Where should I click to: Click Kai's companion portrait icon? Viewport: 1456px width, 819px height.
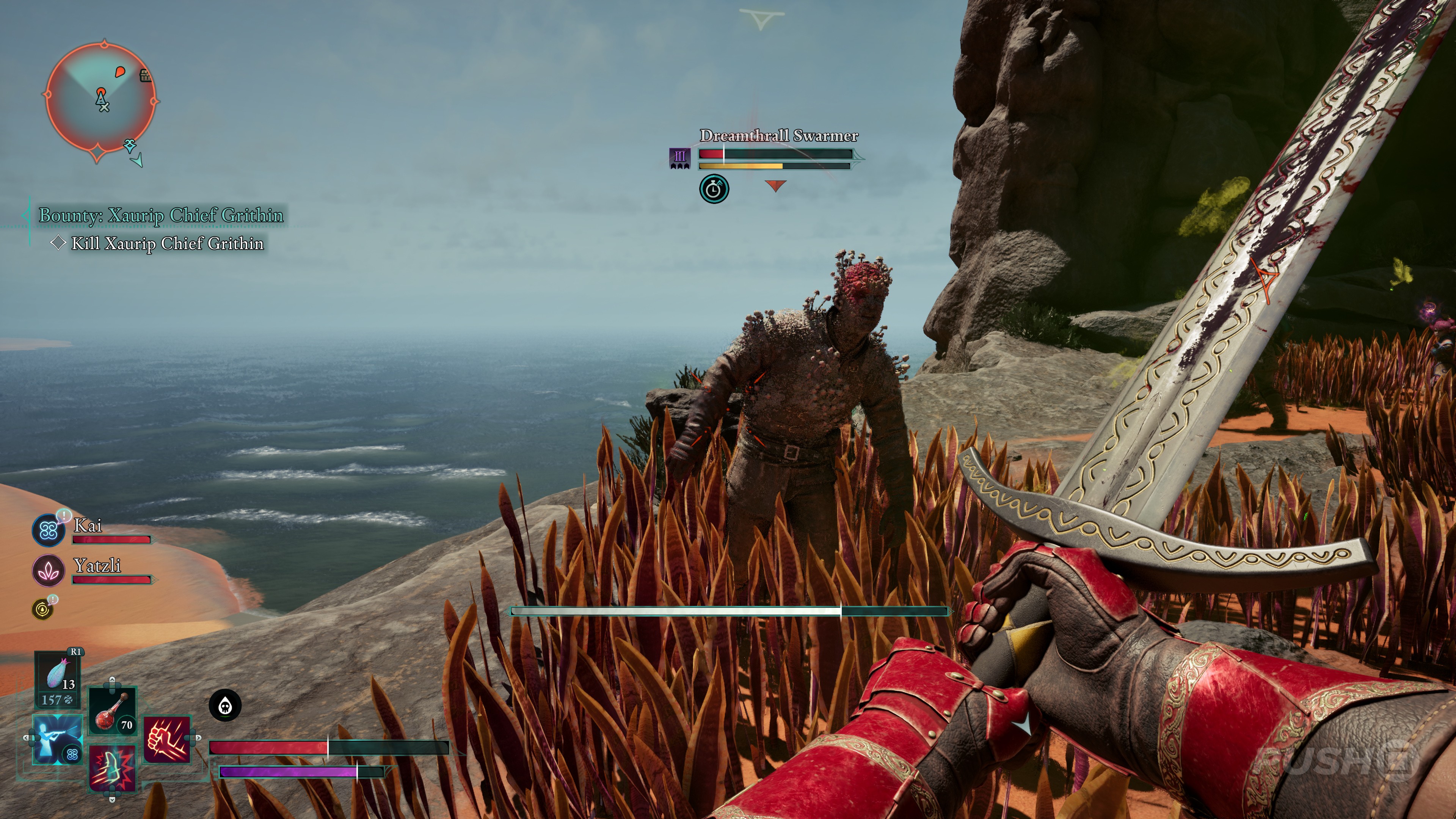(x=48, y=530)
